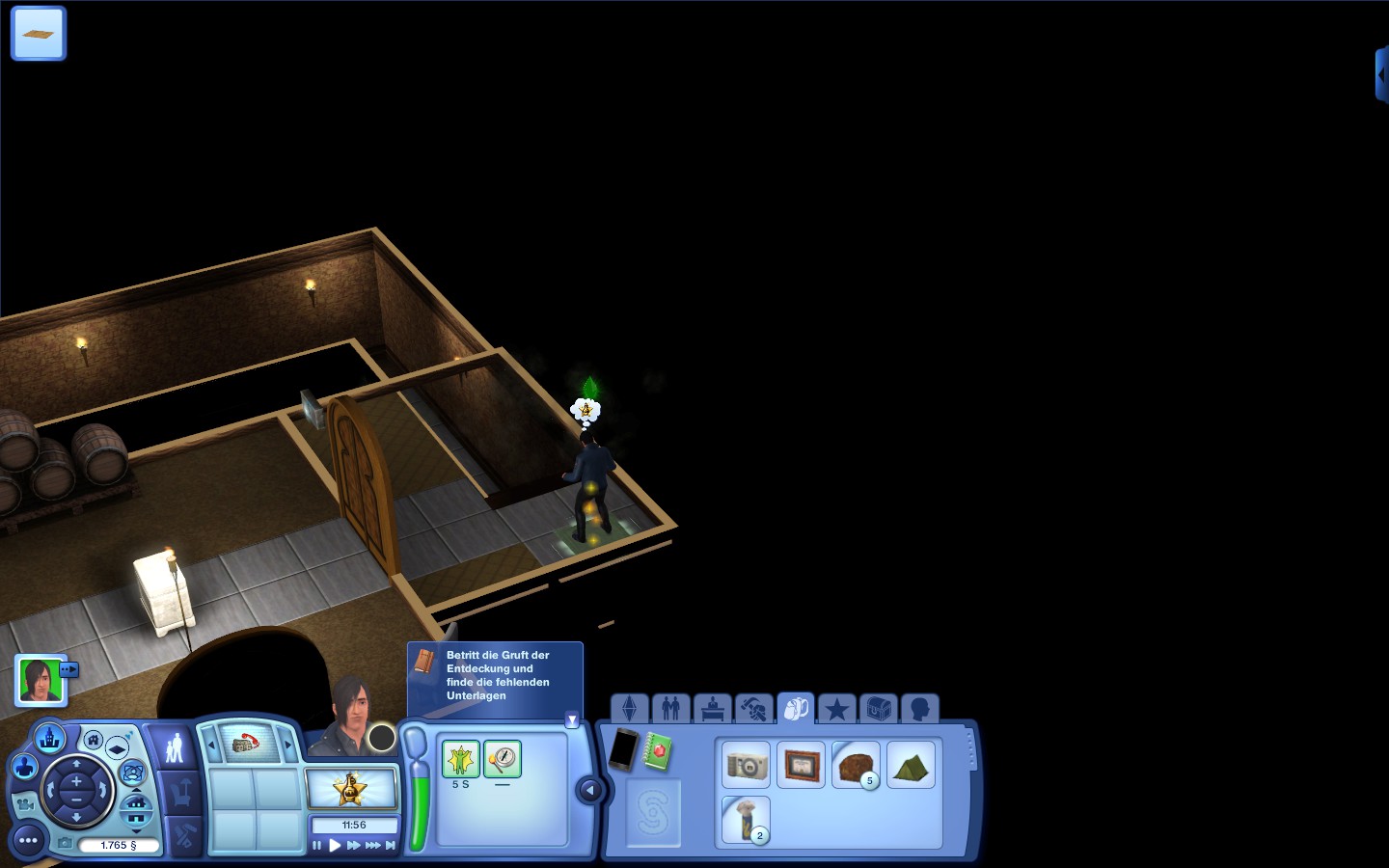Show the treasure chest tab
This screenshot has width=1389, height=868.
point(878,710)
